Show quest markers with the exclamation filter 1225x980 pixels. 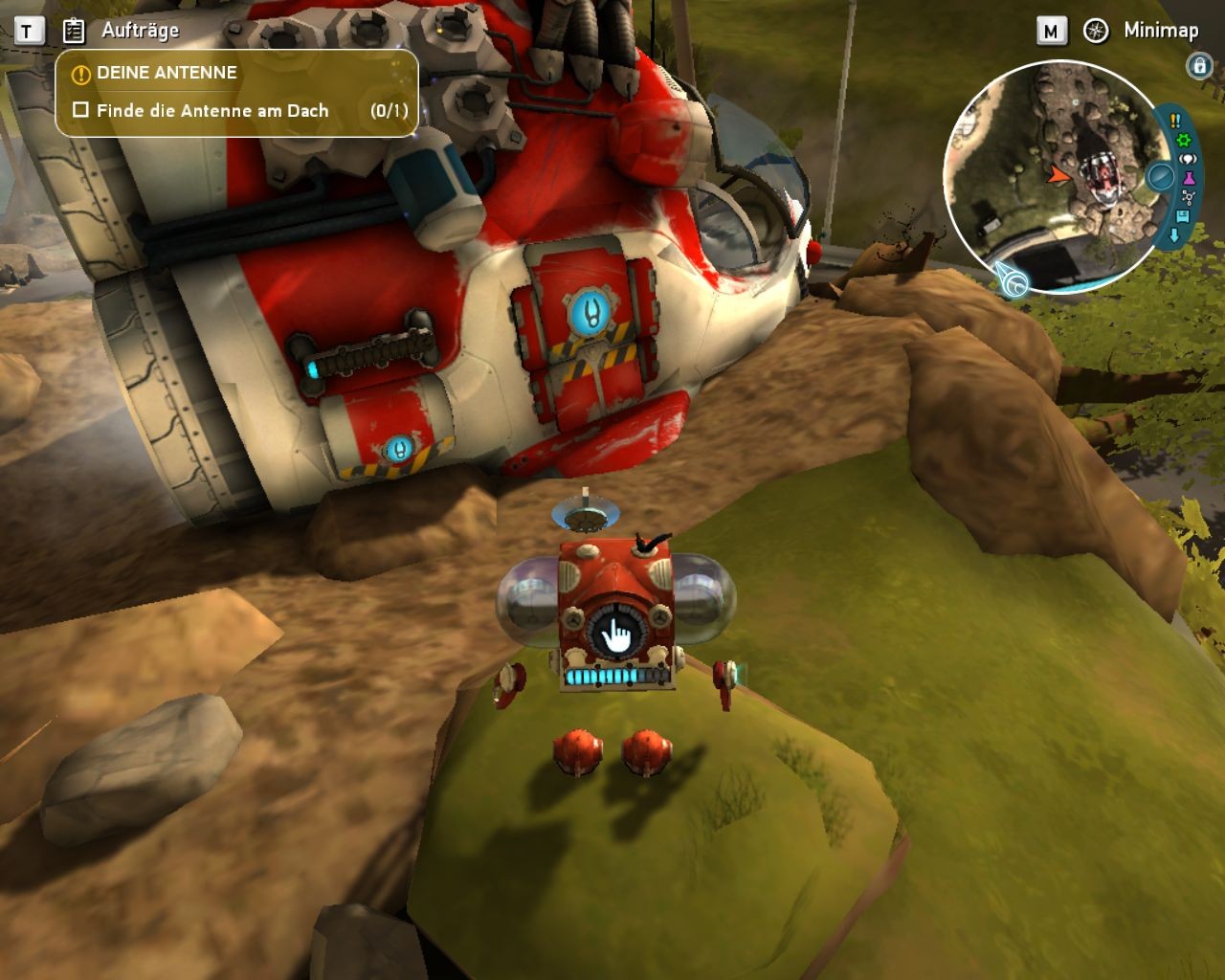tap(1175, 121)
